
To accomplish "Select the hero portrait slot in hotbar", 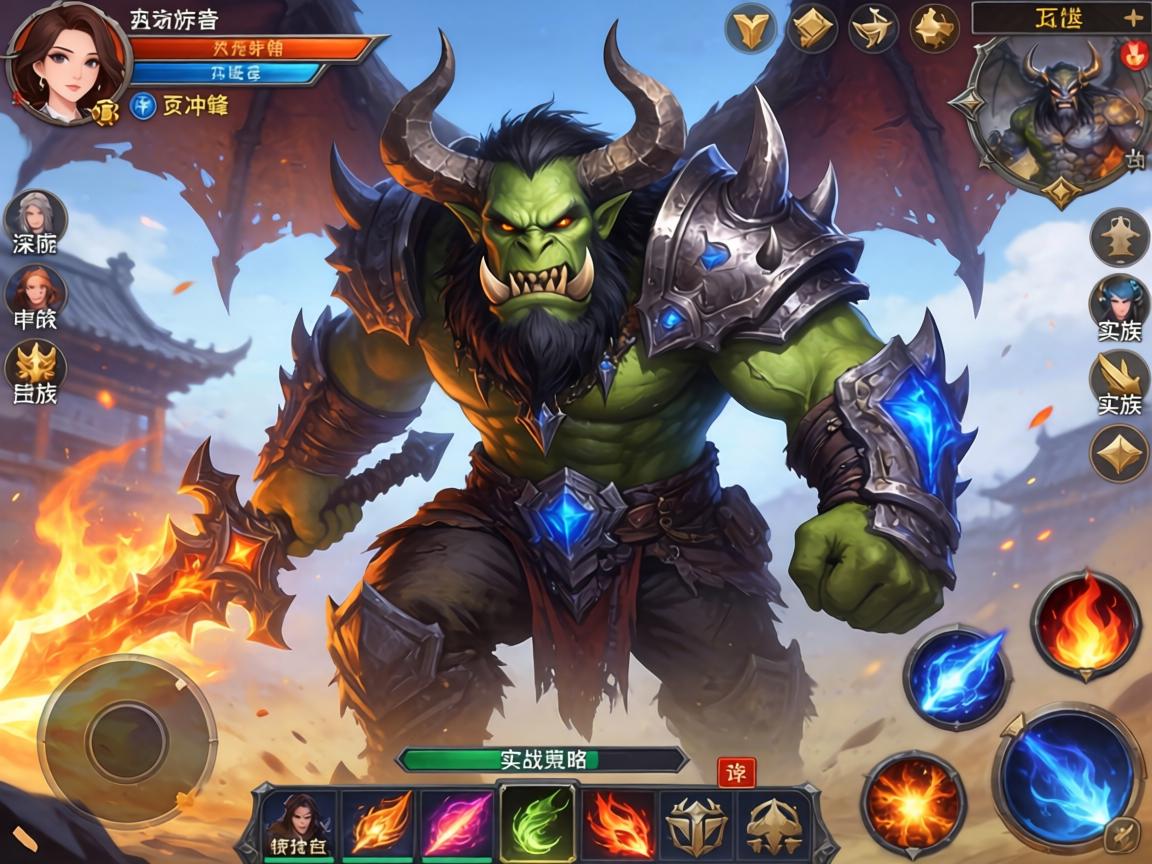I will (298, 822).
